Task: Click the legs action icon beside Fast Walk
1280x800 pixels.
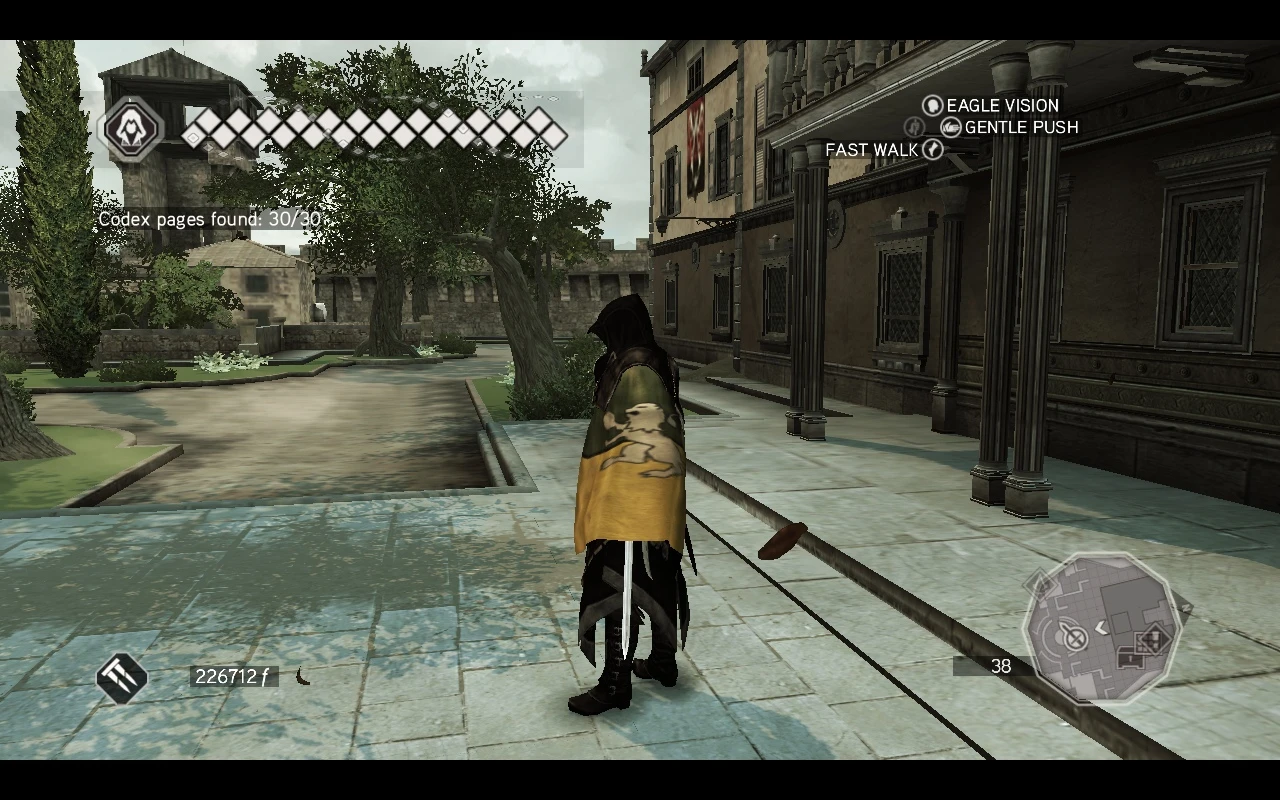Action: pyautogui.click(x=914, y=127)
